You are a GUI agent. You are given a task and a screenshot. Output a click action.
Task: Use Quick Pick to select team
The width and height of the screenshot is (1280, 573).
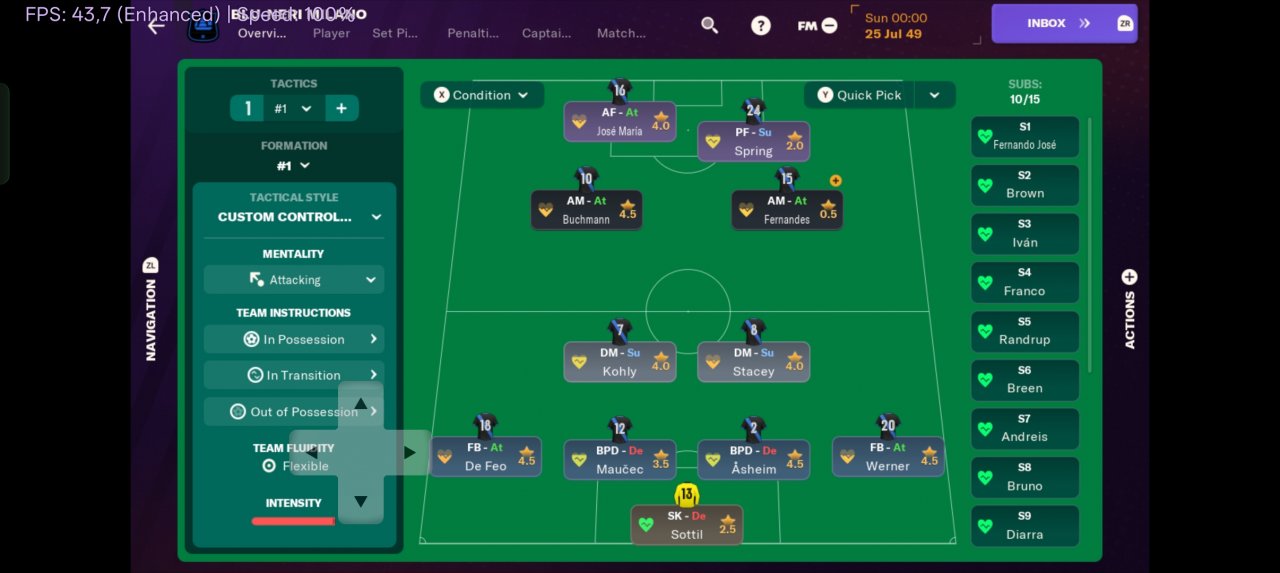coord(859,95)
